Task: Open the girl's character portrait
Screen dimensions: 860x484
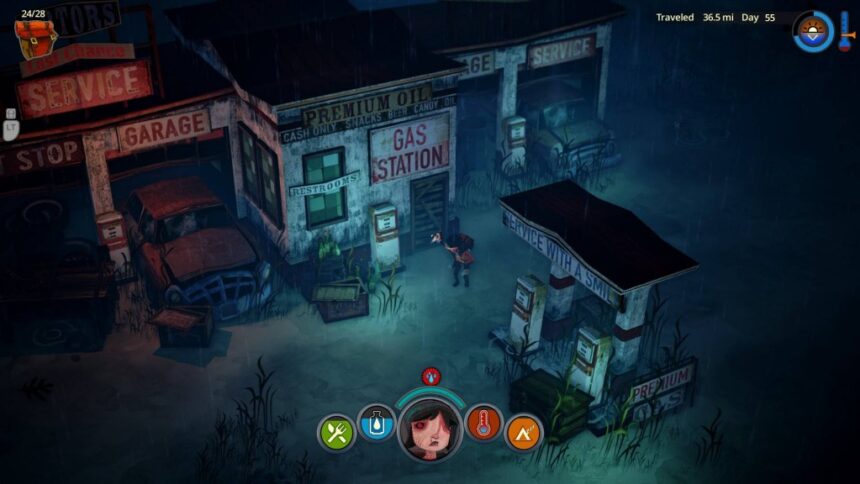Action: point(430,425)
